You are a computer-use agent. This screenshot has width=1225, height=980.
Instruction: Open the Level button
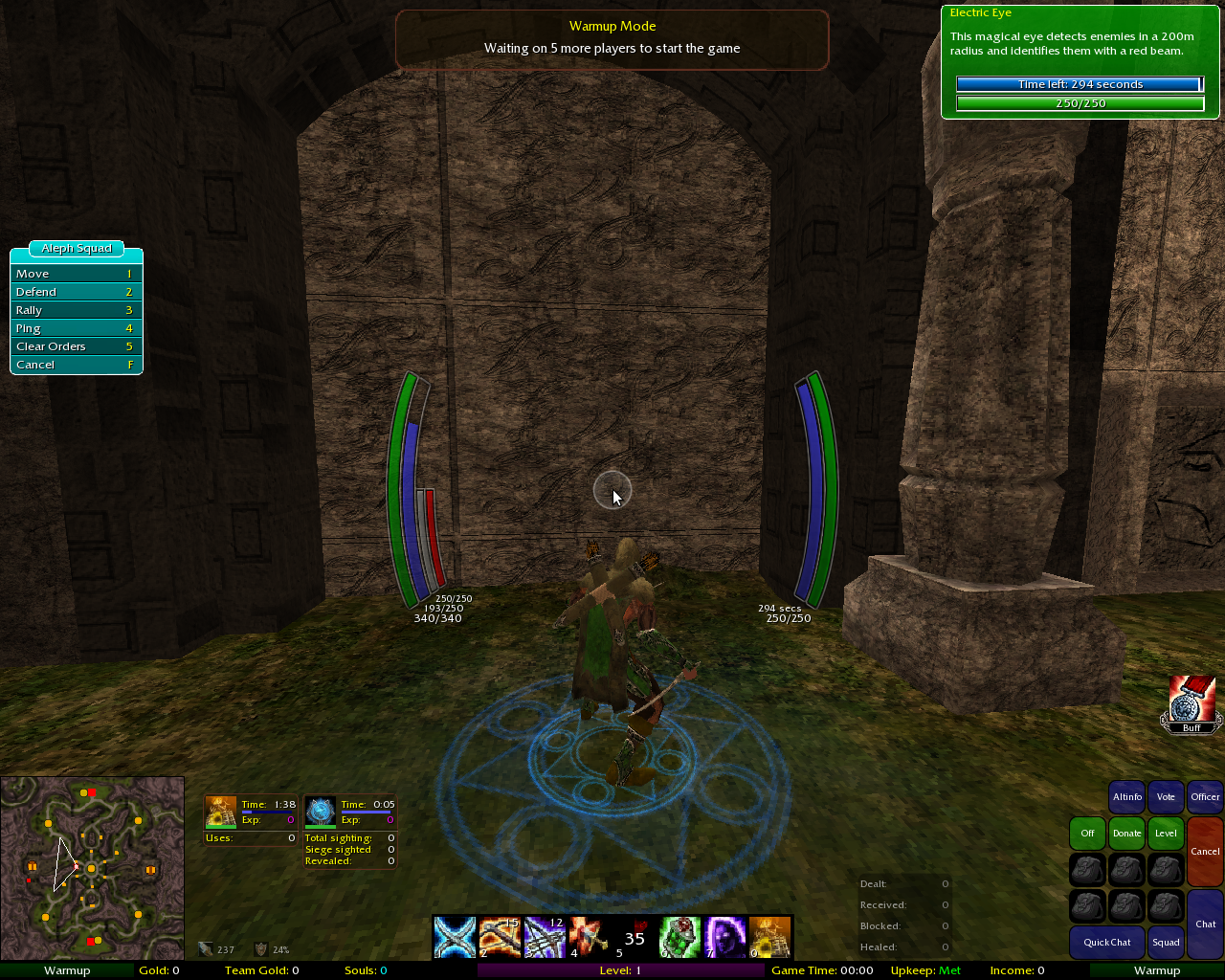(1166, 834)
